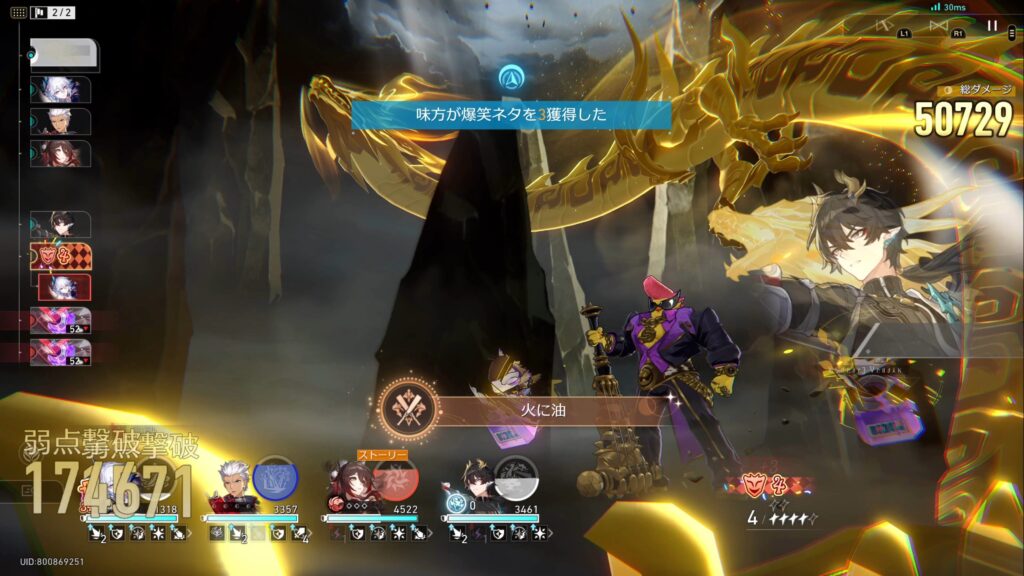Select the orange mask card in the turn order
The width and height of the screenshot is (1024, 576).
tap(61, 257)
